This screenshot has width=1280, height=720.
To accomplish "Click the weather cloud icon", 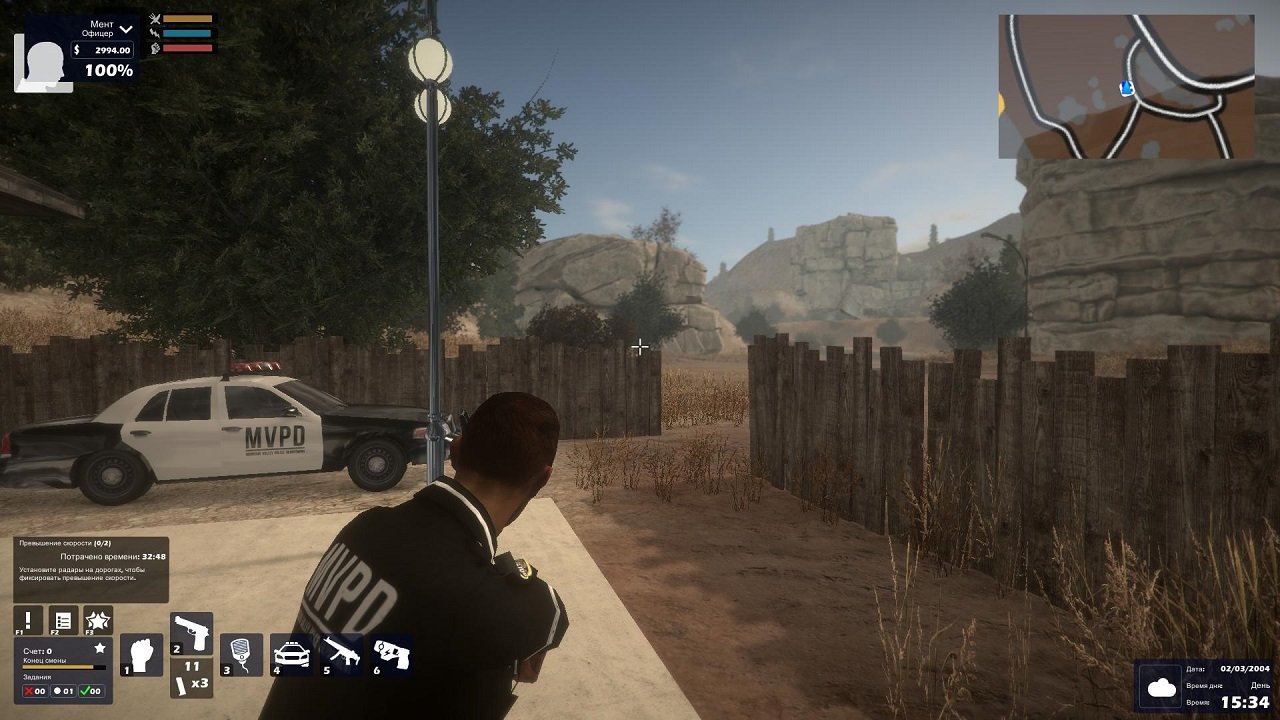I will coord(1160,688).
